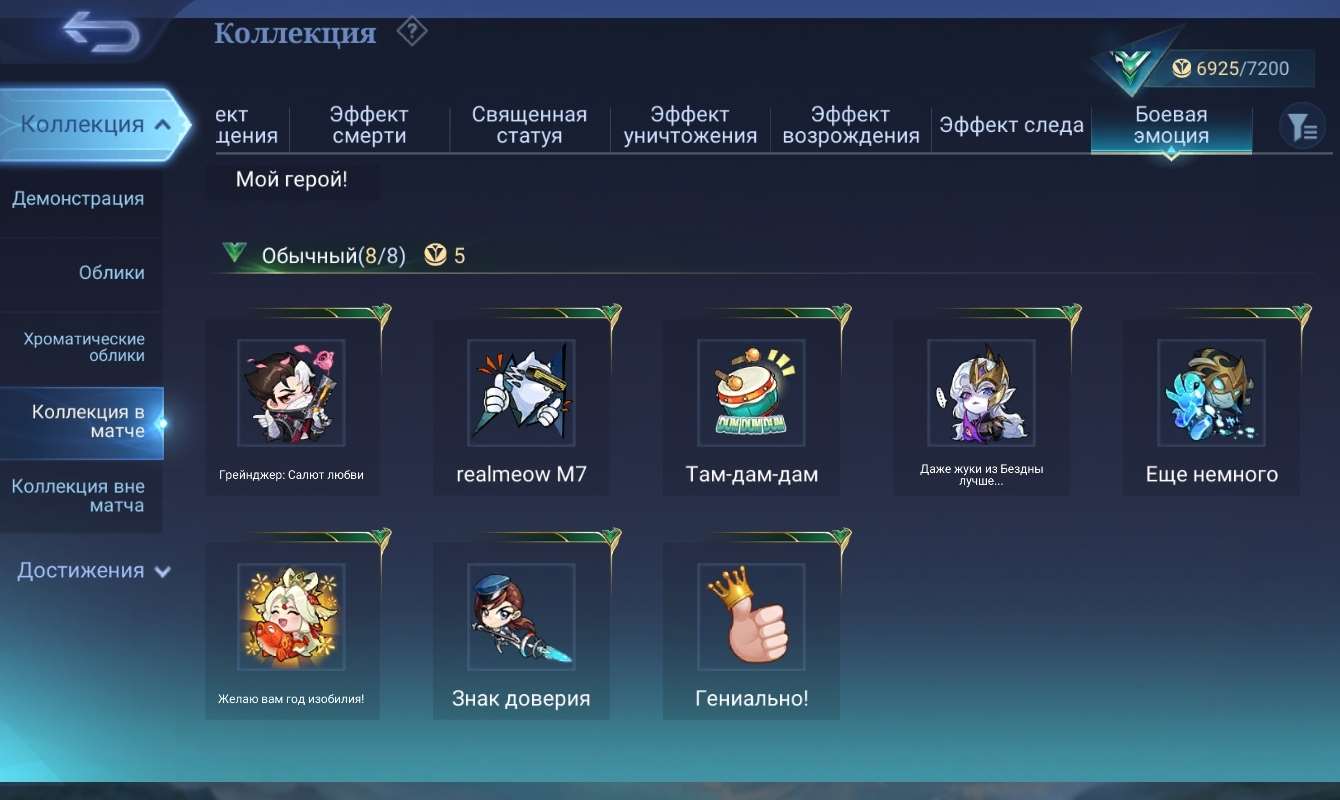The height and width of the screenshot is (800, 1340).
Task: Open Демонстрация from the sidebar
Action: point(78,198)
